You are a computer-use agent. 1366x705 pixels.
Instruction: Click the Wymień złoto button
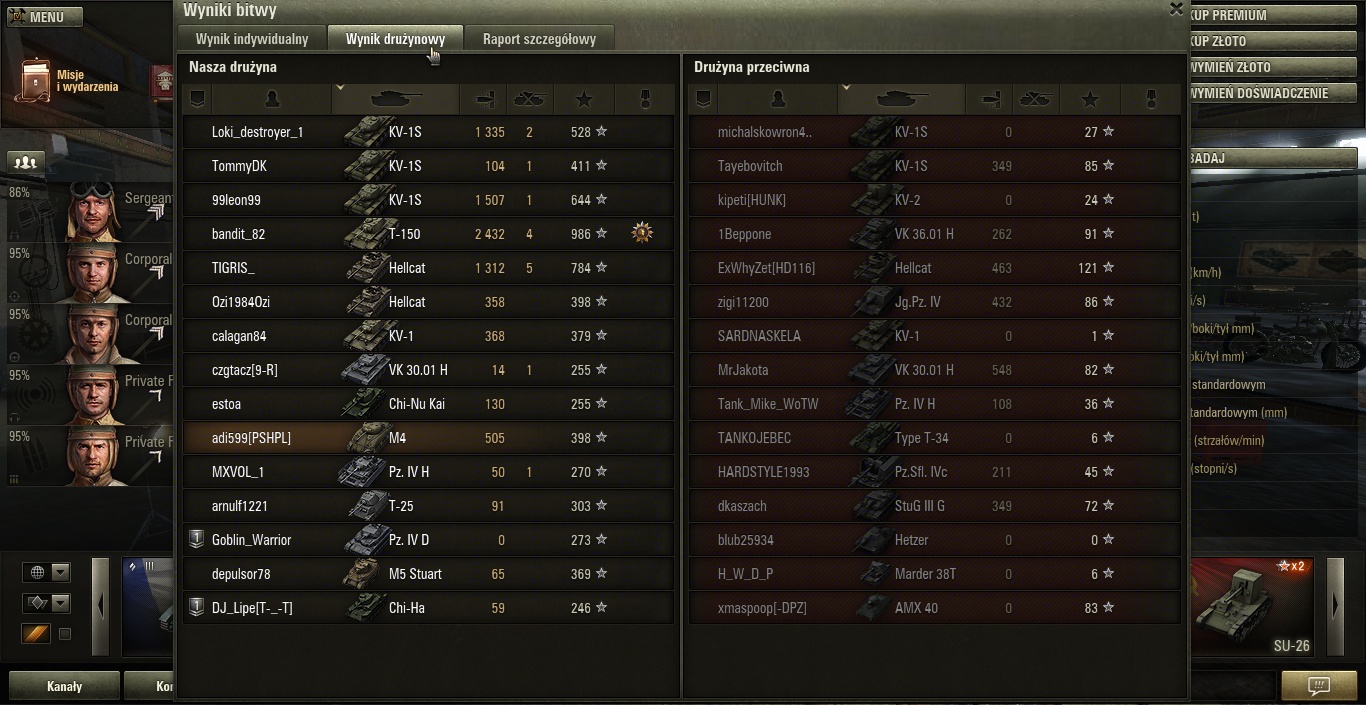(x=1272, y=67)
